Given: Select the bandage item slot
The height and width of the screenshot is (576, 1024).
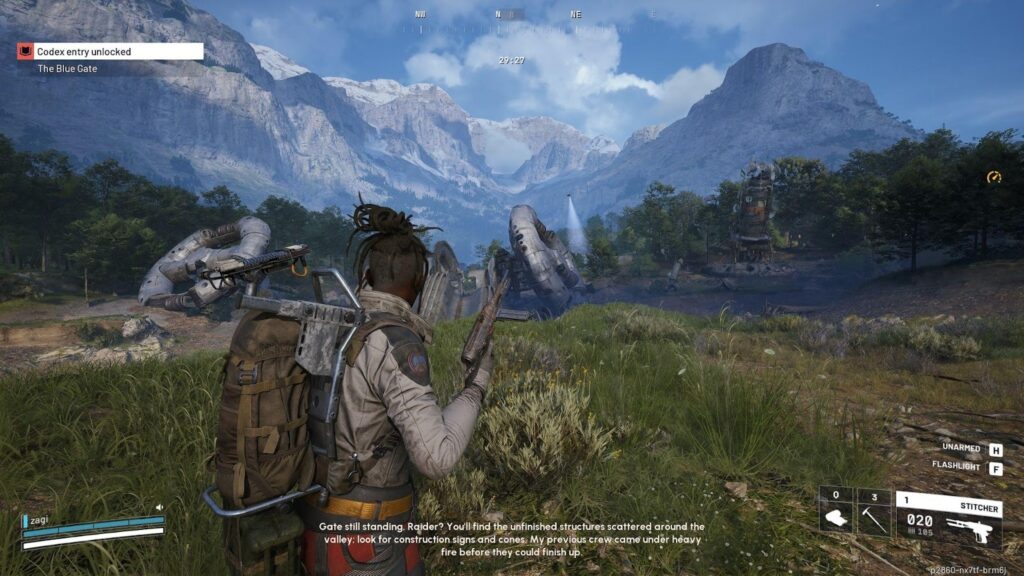Looking at the screenshot, I should [x=836, y=511].
